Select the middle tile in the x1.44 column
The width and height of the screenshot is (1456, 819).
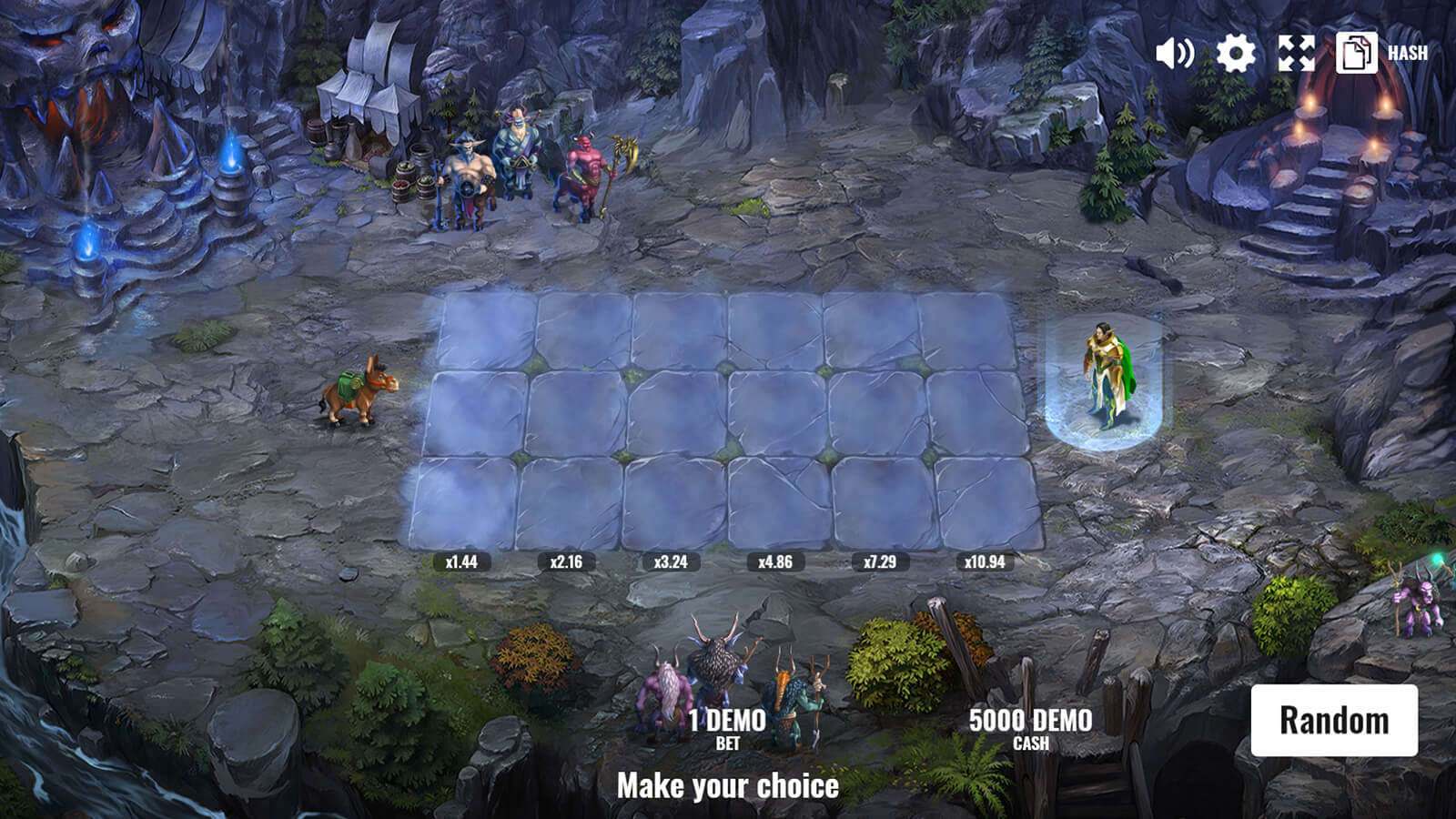click(476, 413)
